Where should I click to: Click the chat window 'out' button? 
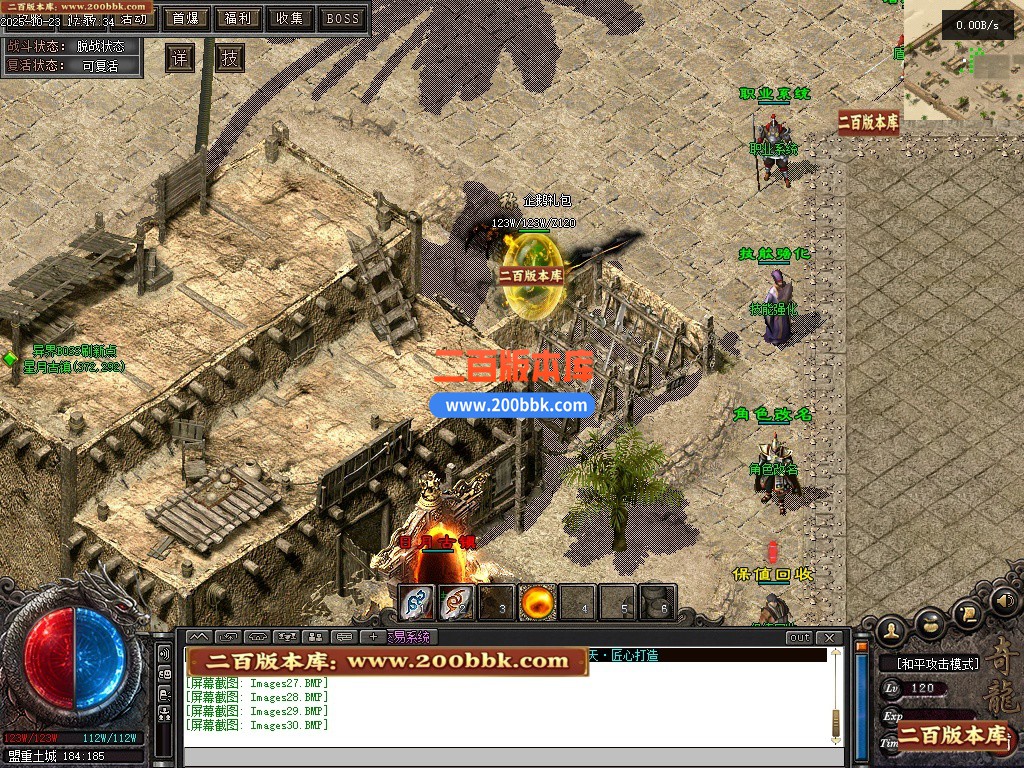[799, 637]
